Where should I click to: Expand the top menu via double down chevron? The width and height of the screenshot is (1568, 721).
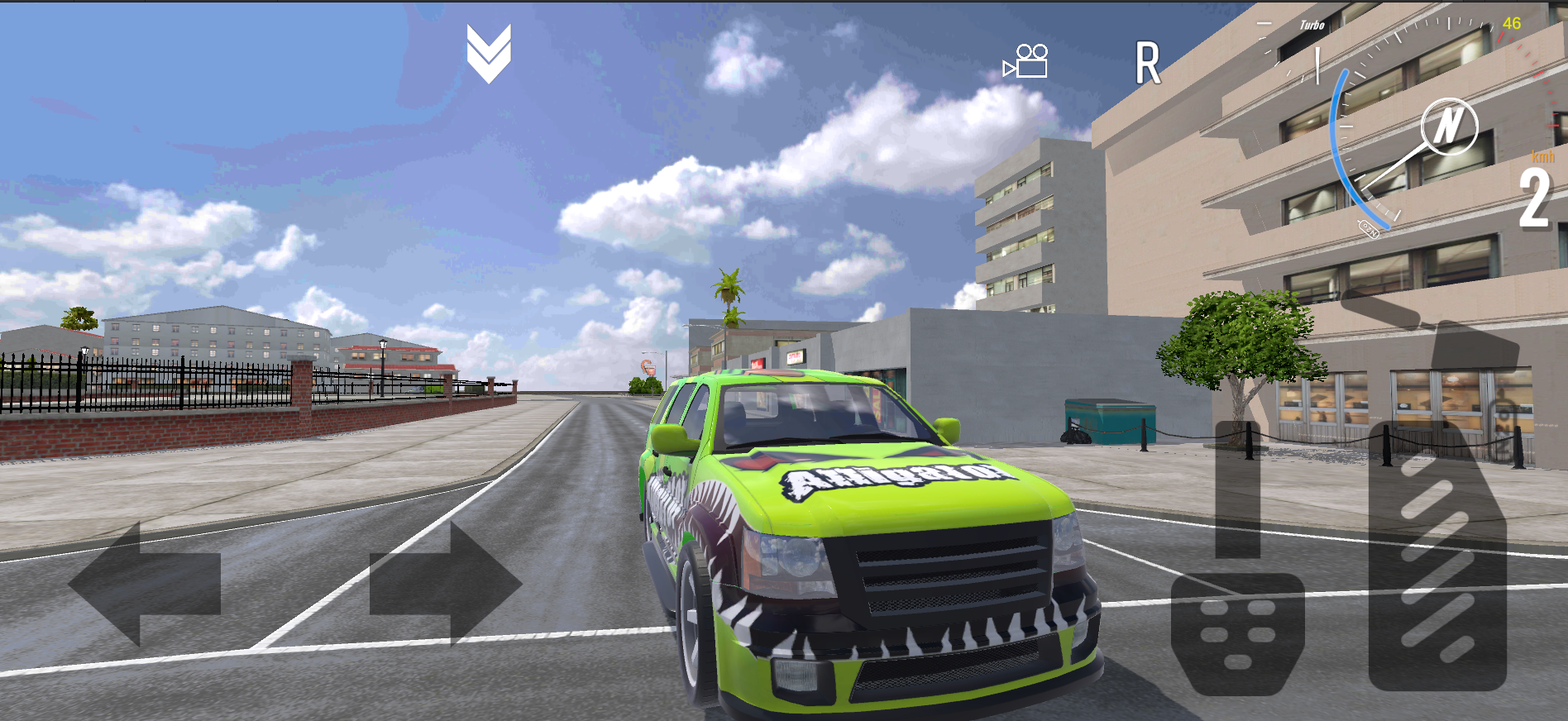pos(487,55)
